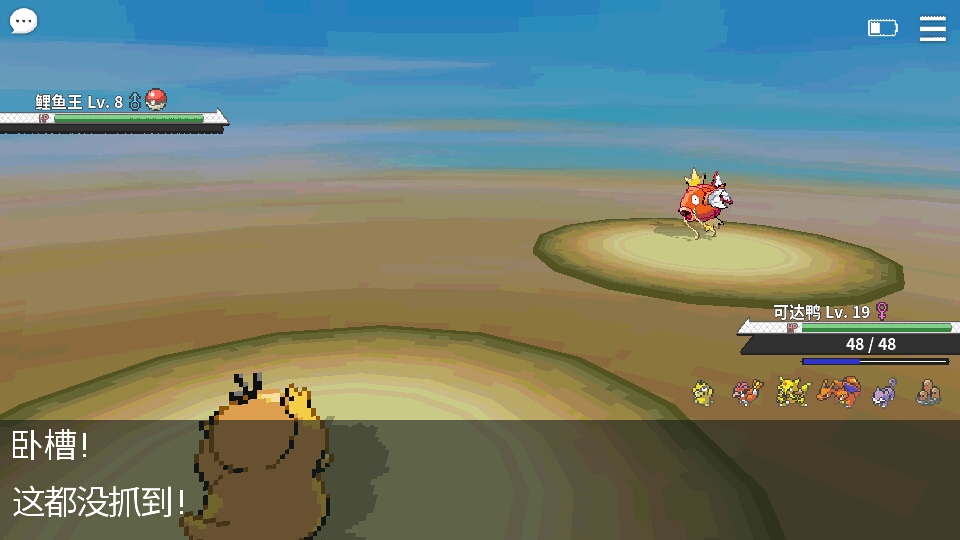Select the purple Rattata party icon

(884, 392)
